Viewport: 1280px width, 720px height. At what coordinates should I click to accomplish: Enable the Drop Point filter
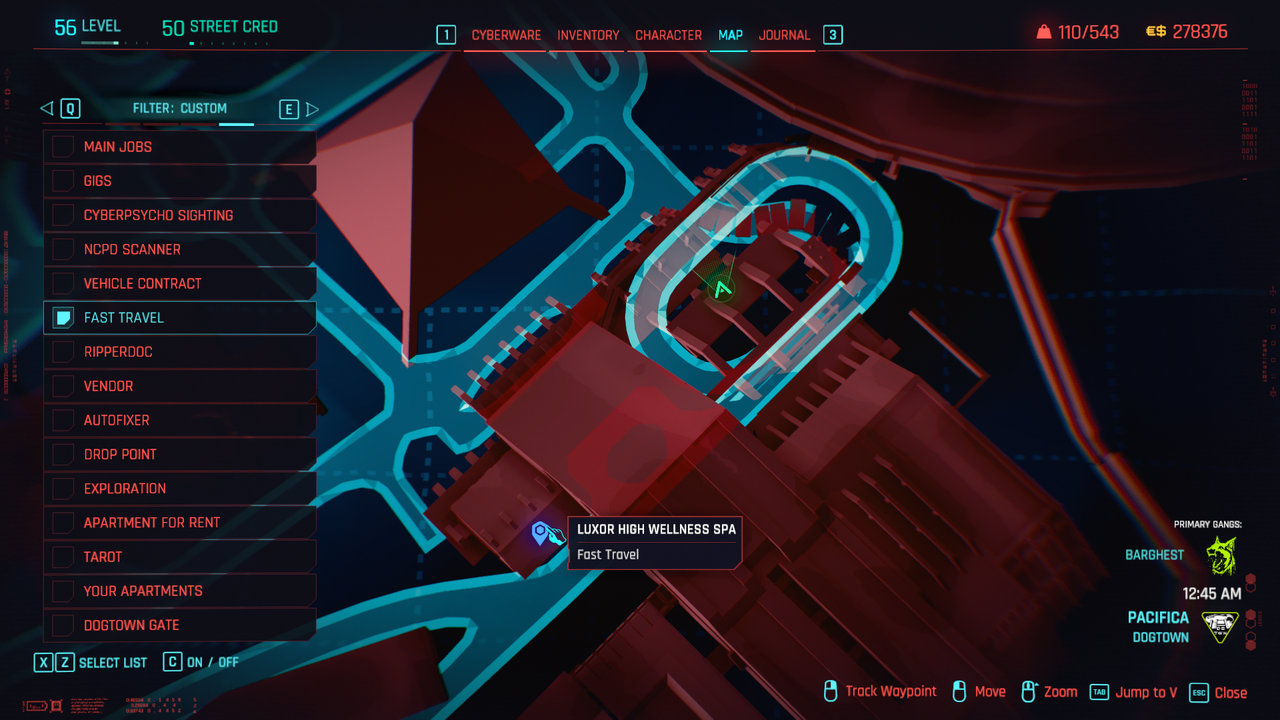click(x=63, y=454)
